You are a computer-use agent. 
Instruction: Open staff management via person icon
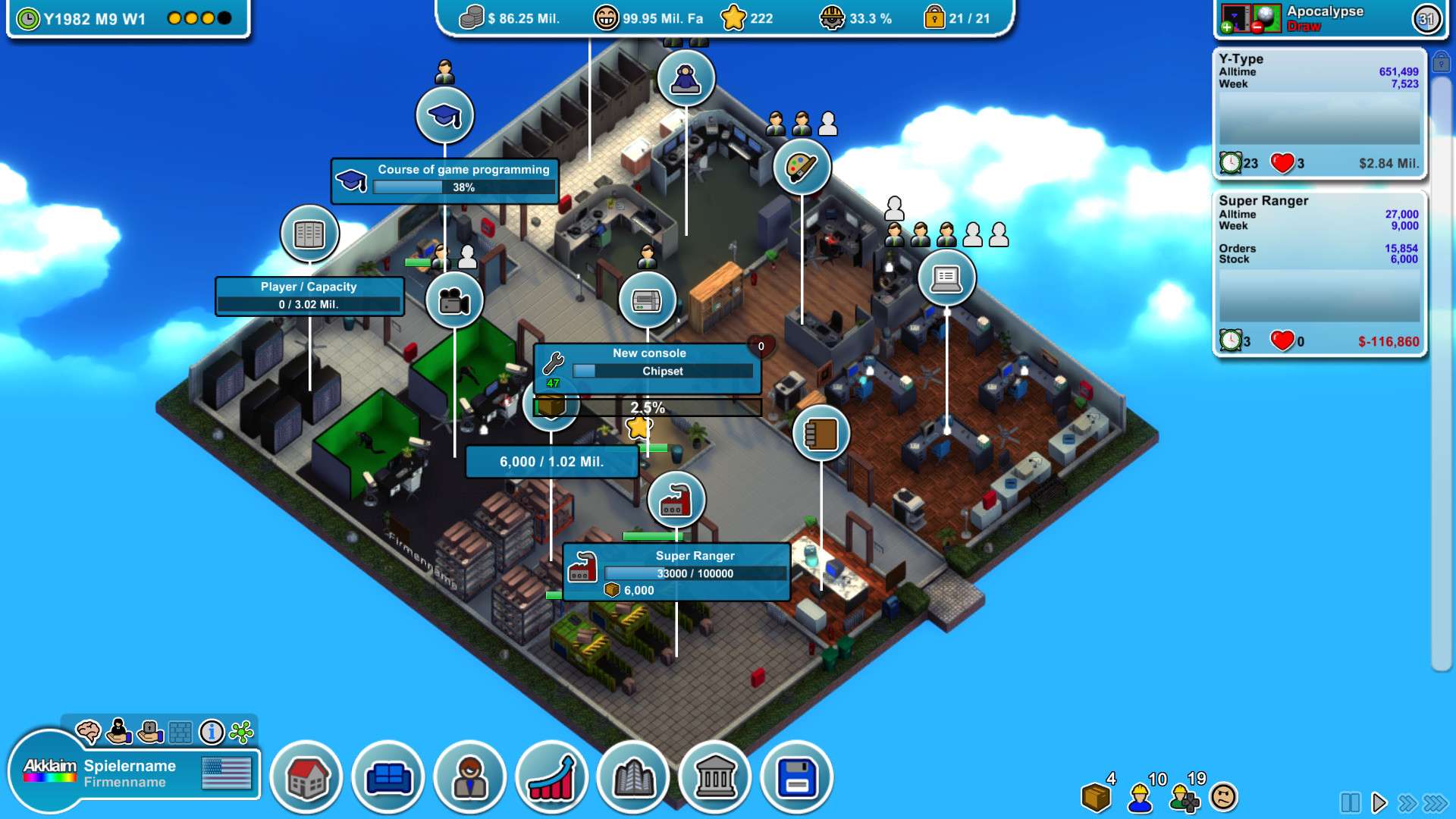pos(470,777)
